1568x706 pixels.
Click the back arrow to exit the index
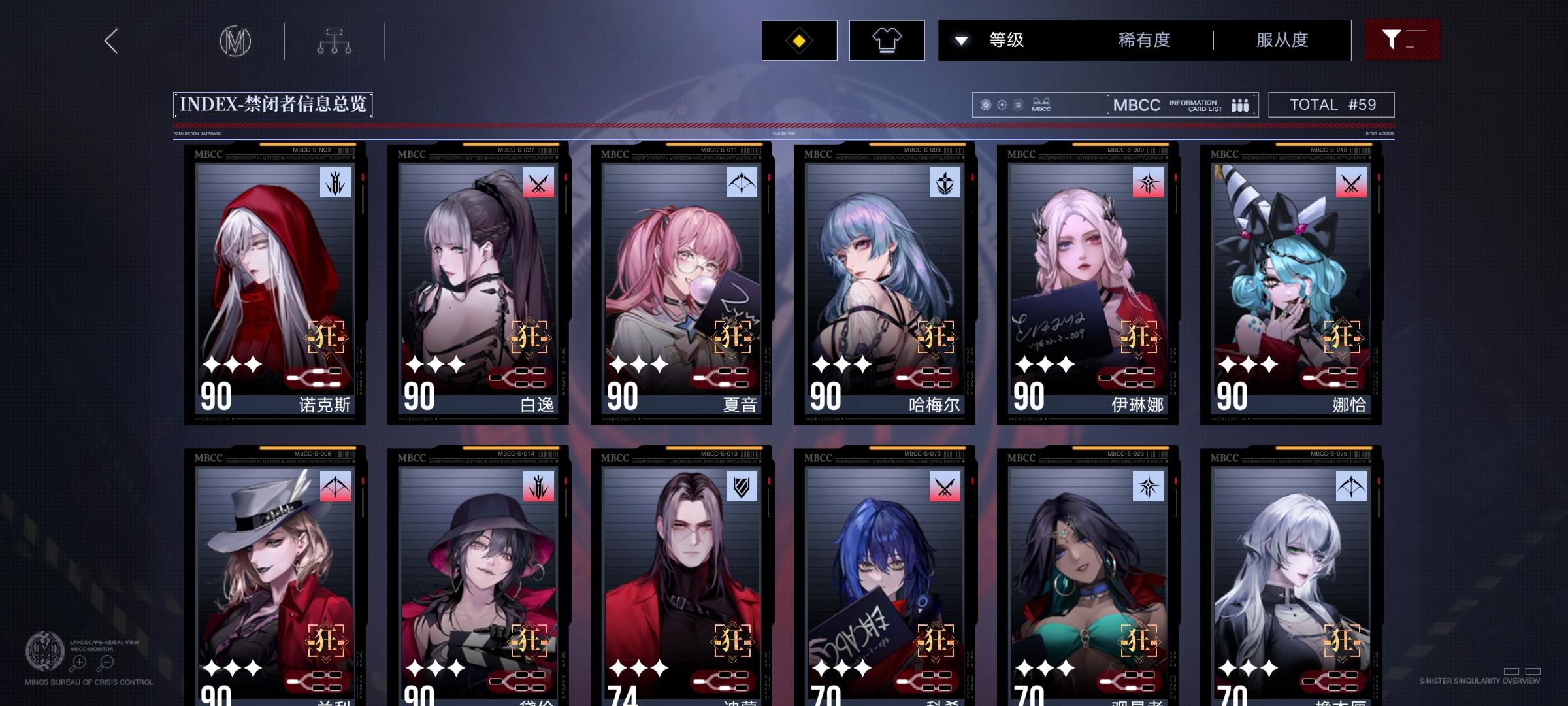pos(110,41)
